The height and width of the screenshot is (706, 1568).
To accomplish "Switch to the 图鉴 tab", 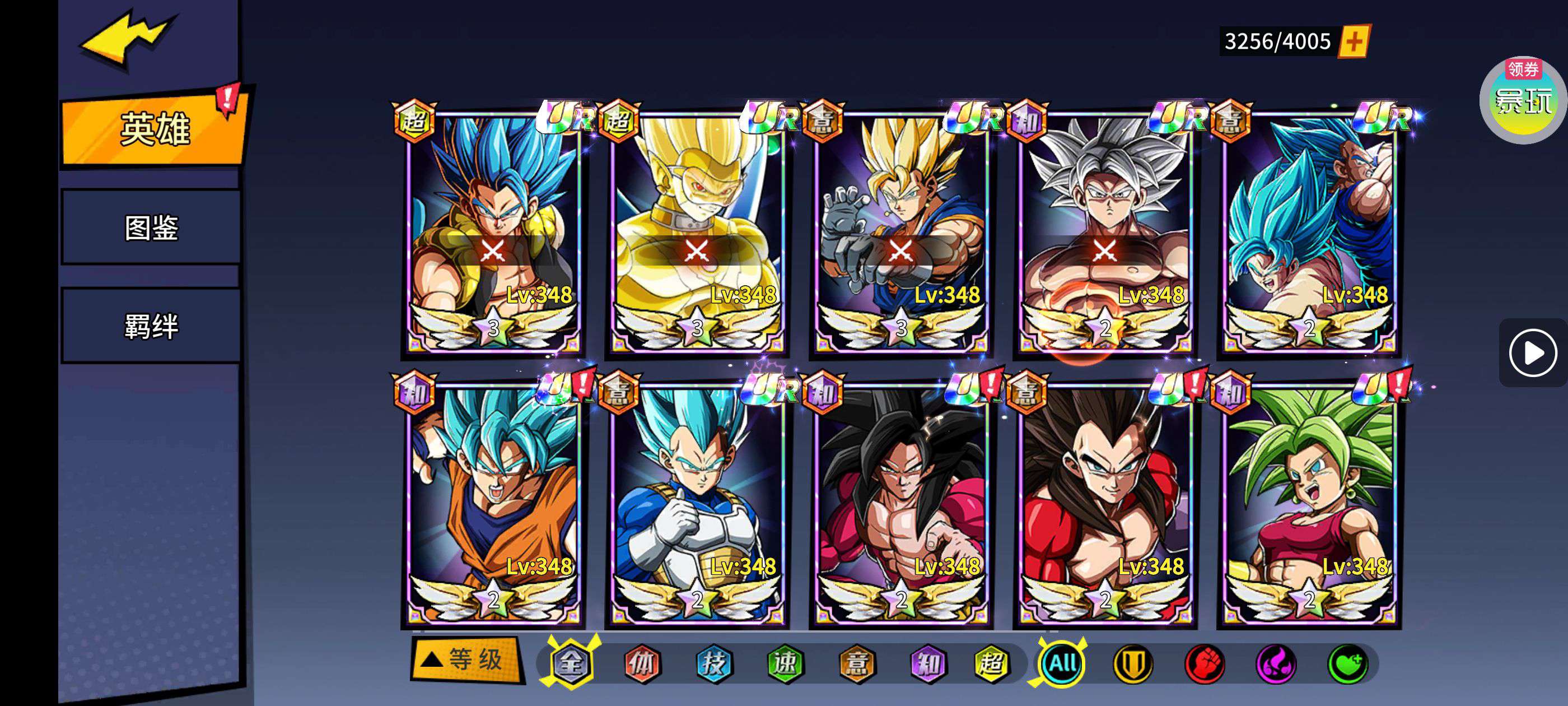I will (151, 228).
